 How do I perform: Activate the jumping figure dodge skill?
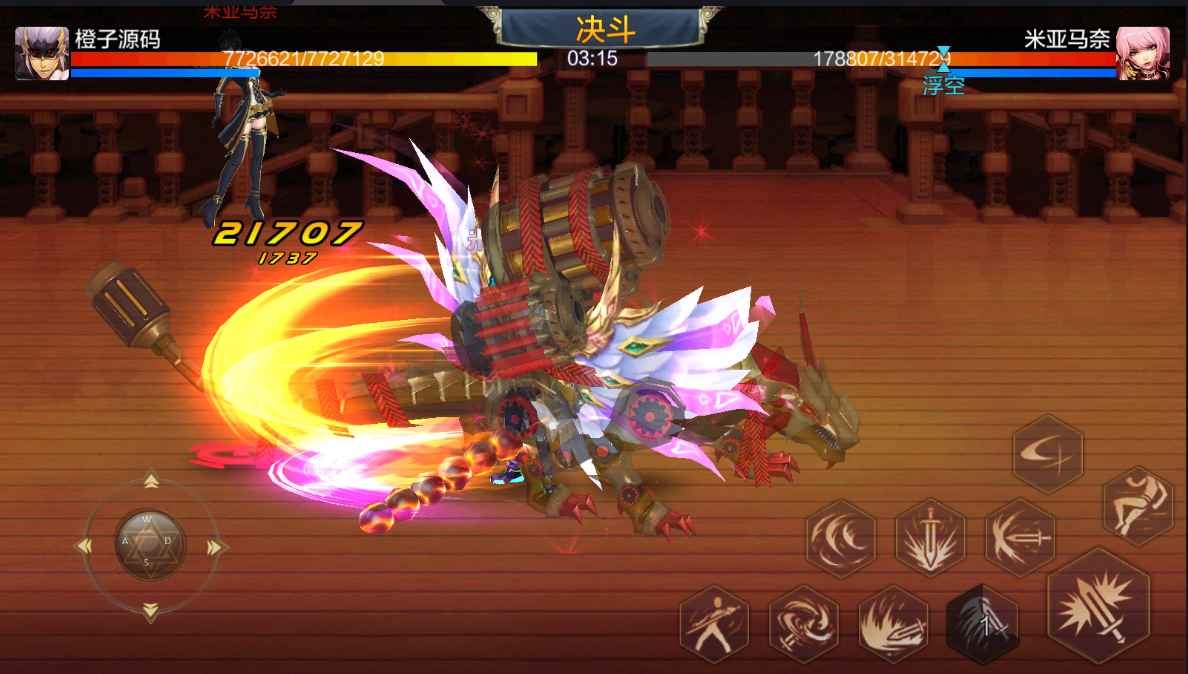coord(1137,506)
